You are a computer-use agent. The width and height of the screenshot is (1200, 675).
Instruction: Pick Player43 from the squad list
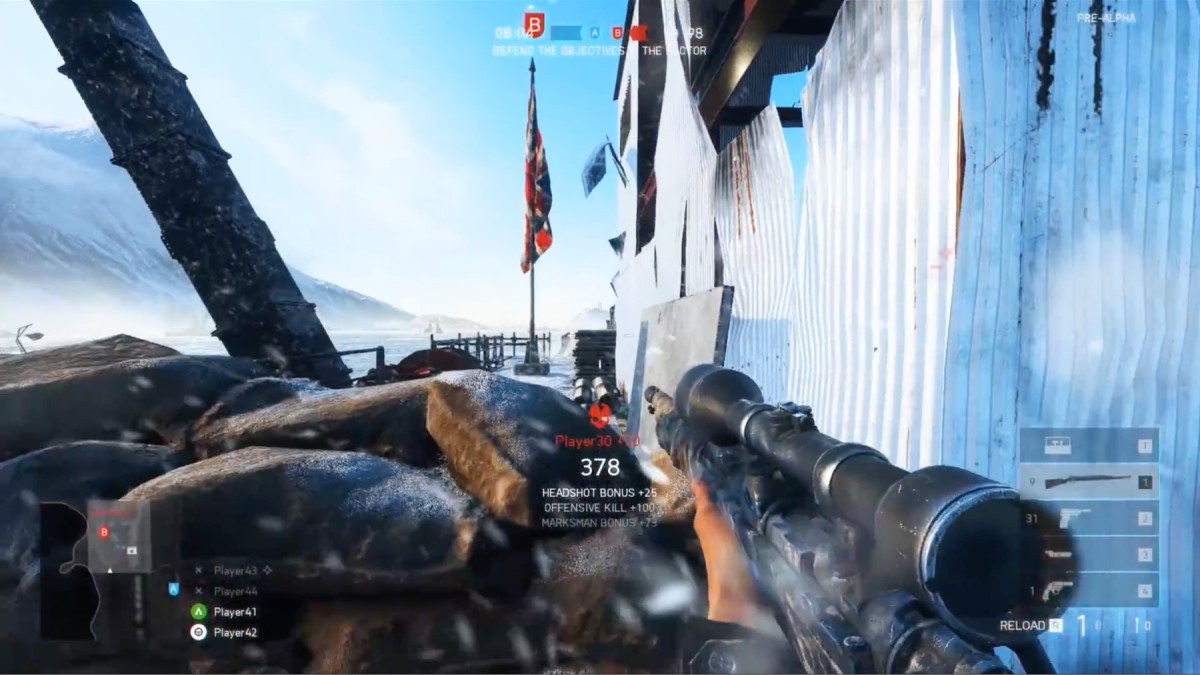(235, 570)
